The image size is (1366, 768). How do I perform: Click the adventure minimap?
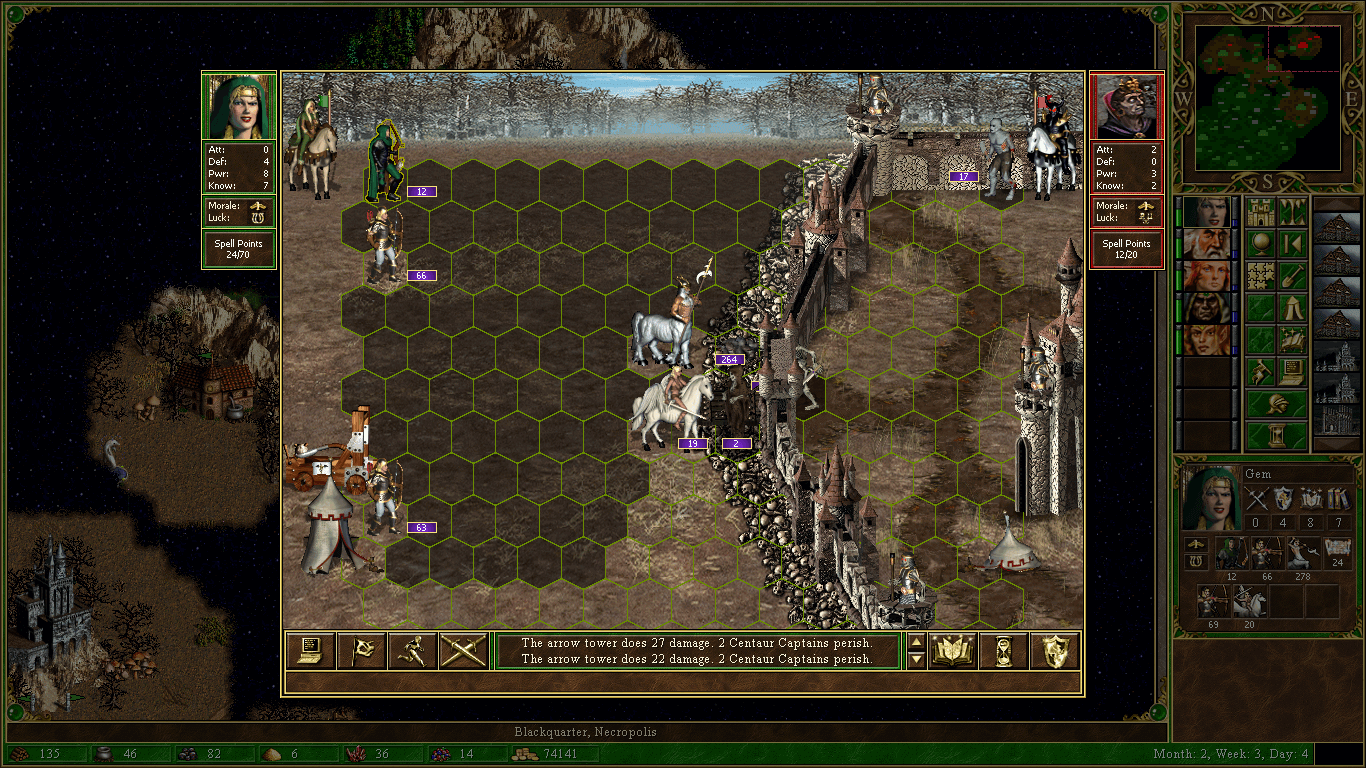tap(1268, 97)
